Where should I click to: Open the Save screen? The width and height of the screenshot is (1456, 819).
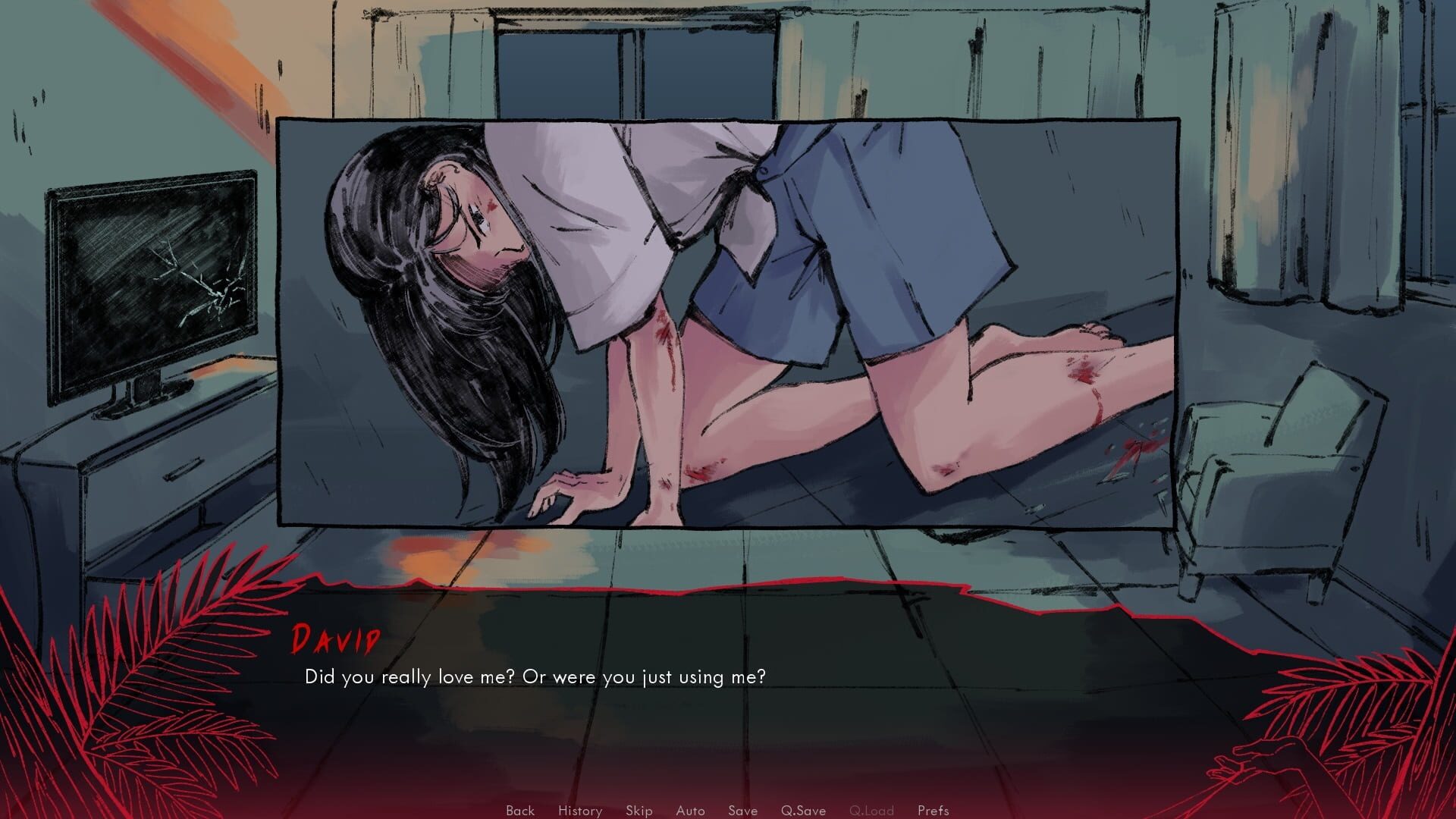click(742, 810)
